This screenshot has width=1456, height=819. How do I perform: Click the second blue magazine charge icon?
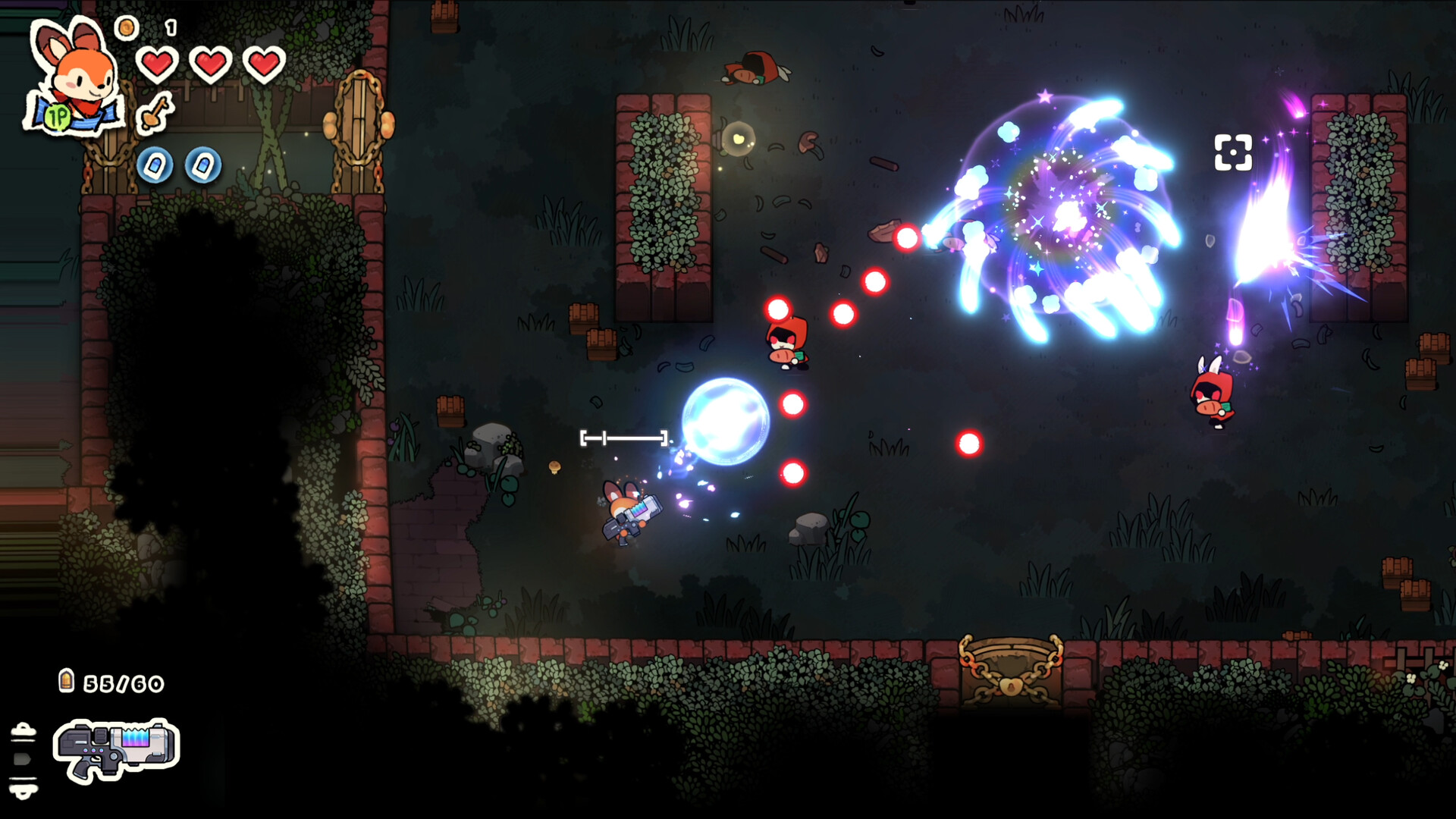pos(203,165)
